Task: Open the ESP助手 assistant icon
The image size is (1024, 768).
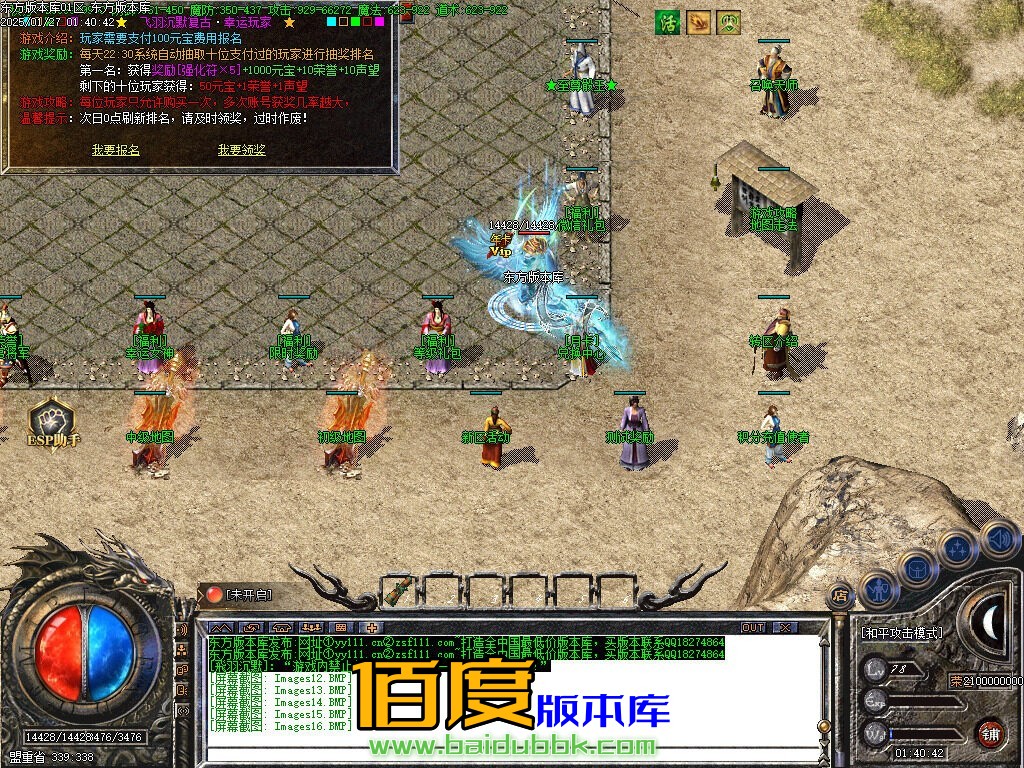Action: pyautogui.click(x=50, y=420)
